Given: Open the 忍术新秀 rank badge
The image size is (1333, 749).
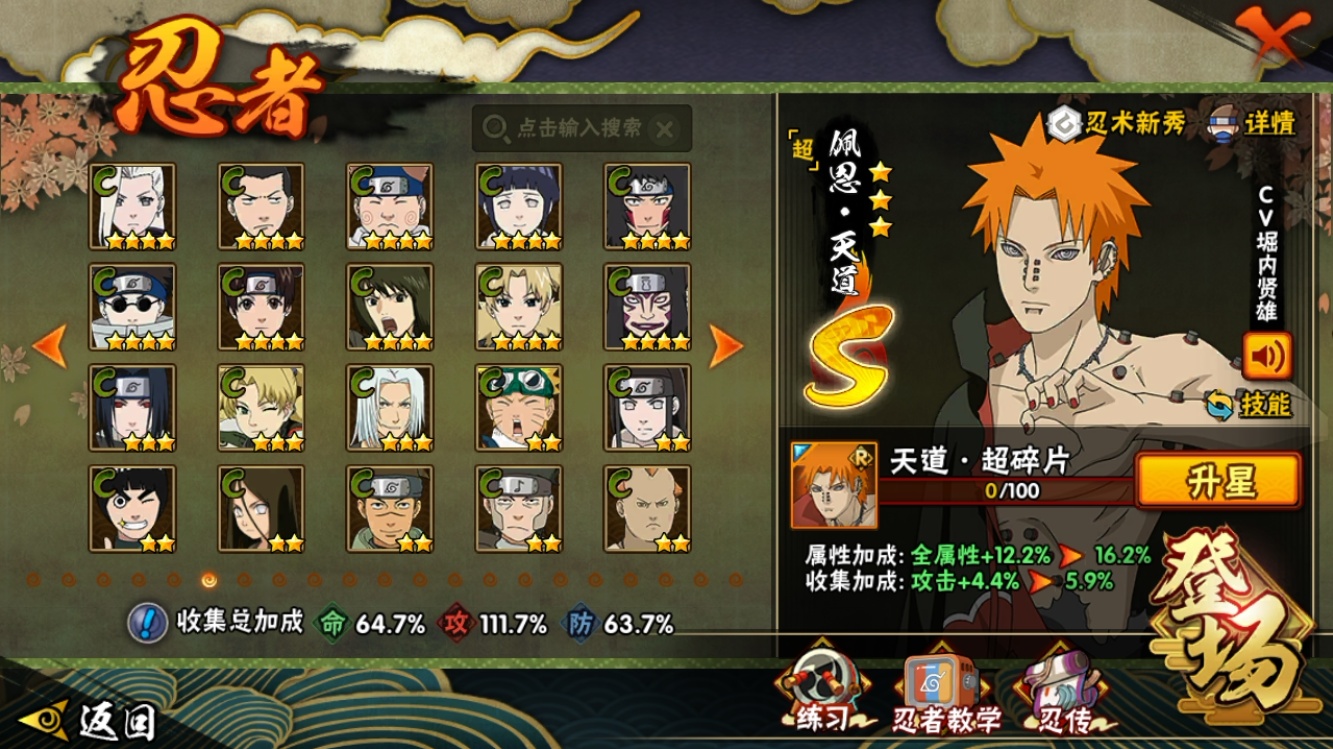Looking at the screenshot, I should pyautogui.click(x=1118, y=123).
